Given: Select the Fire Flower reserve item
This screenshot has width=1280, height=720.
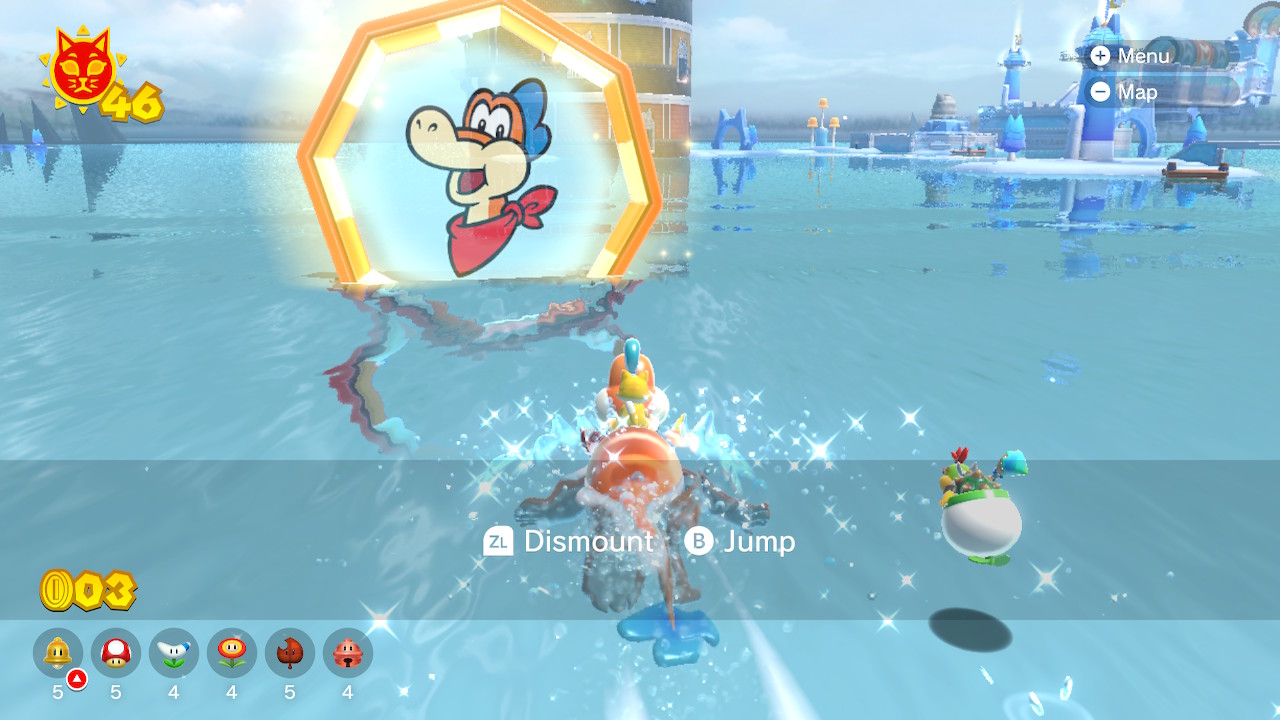Looking at the screenshot, I should pyautogui.click(x=232, y=653).
